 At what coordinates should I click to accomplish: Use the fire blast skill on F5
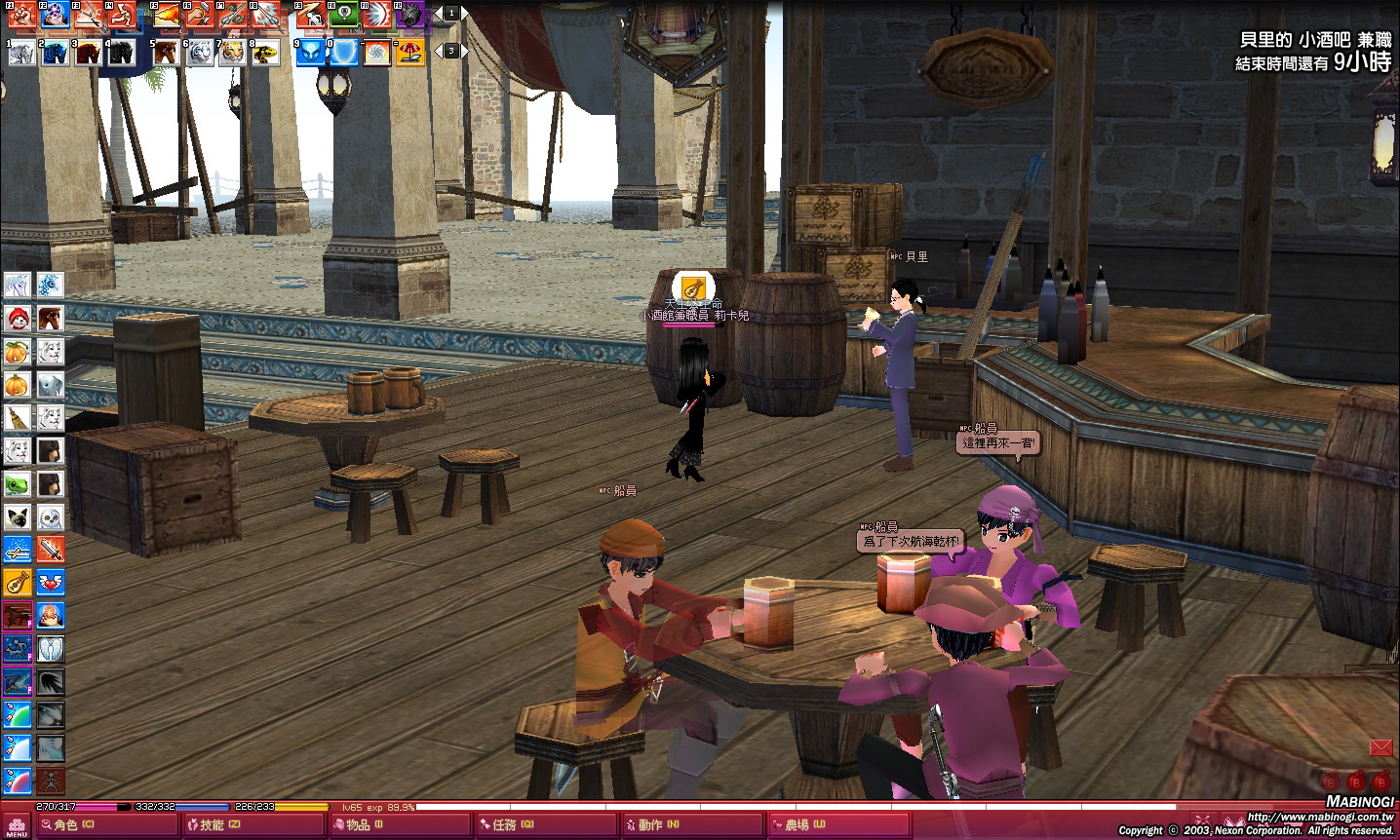[167, 15]
